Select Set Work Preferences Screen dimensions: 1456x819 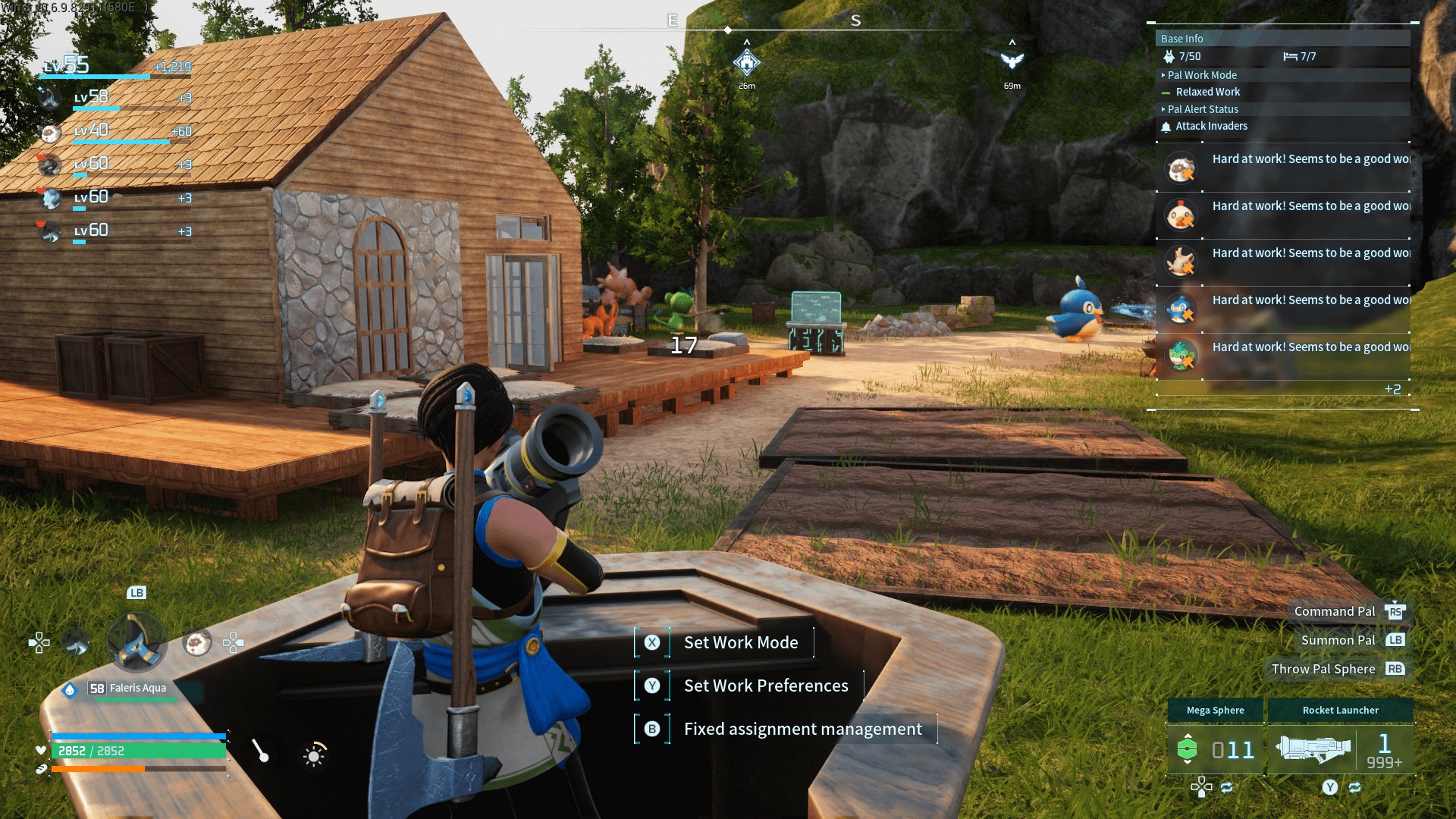(x=765, y=686)
